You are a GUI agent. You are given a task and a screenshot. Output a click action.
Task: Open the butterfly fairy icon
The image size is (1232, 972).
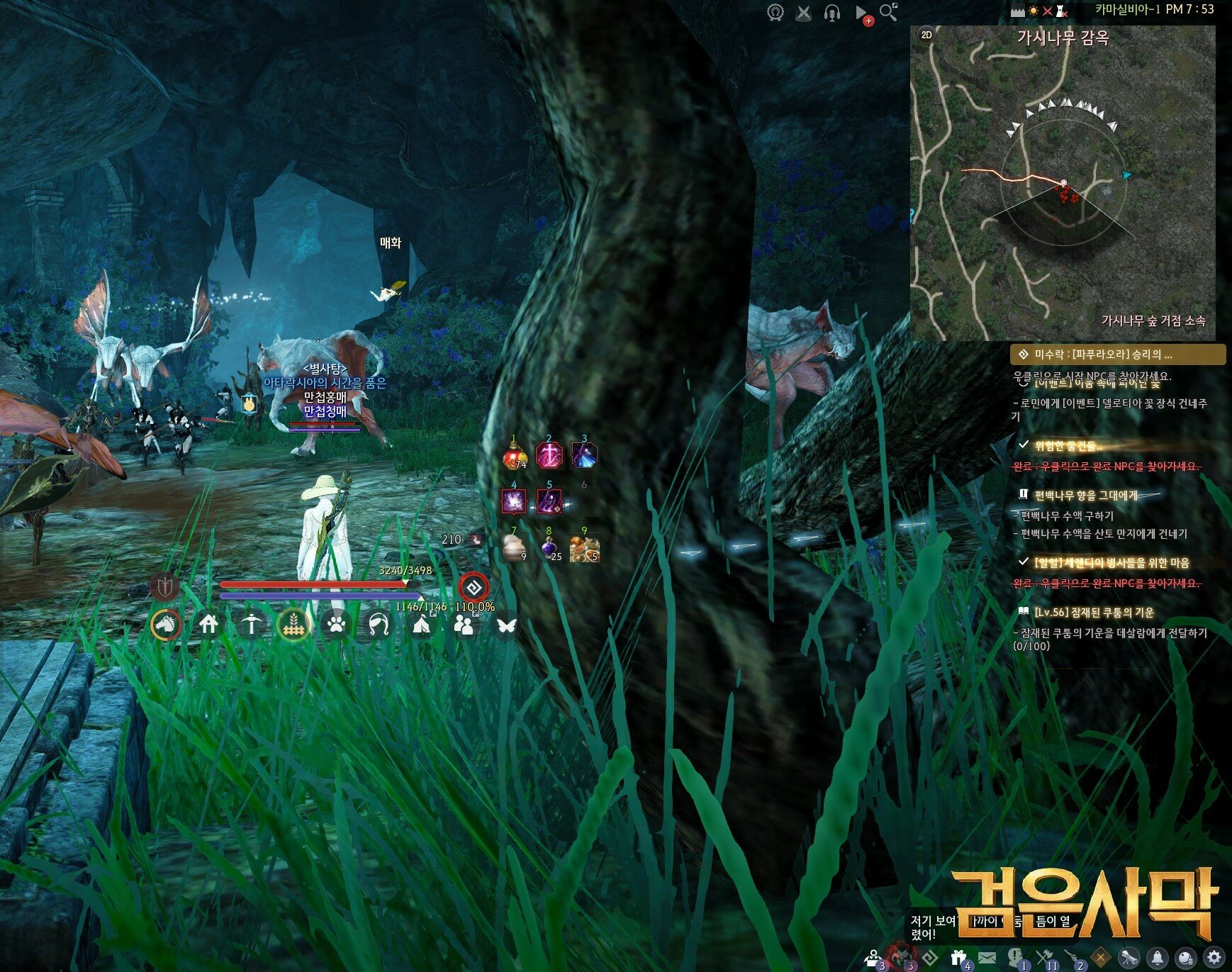(x=506, y=625)
